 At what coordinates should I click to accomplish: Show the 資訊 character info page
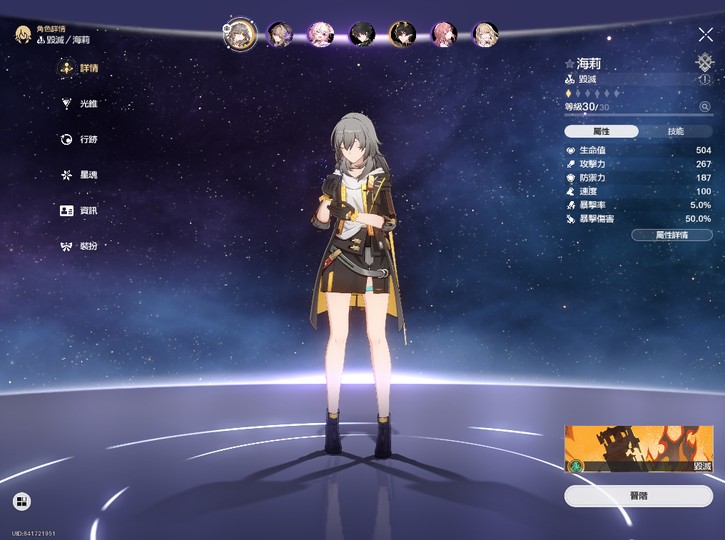83,211
